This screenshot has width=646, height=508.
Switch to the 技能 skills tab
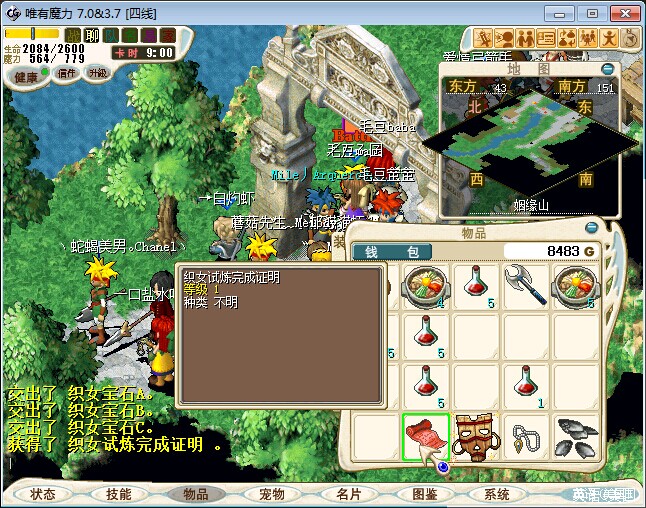tap(119, 494)
